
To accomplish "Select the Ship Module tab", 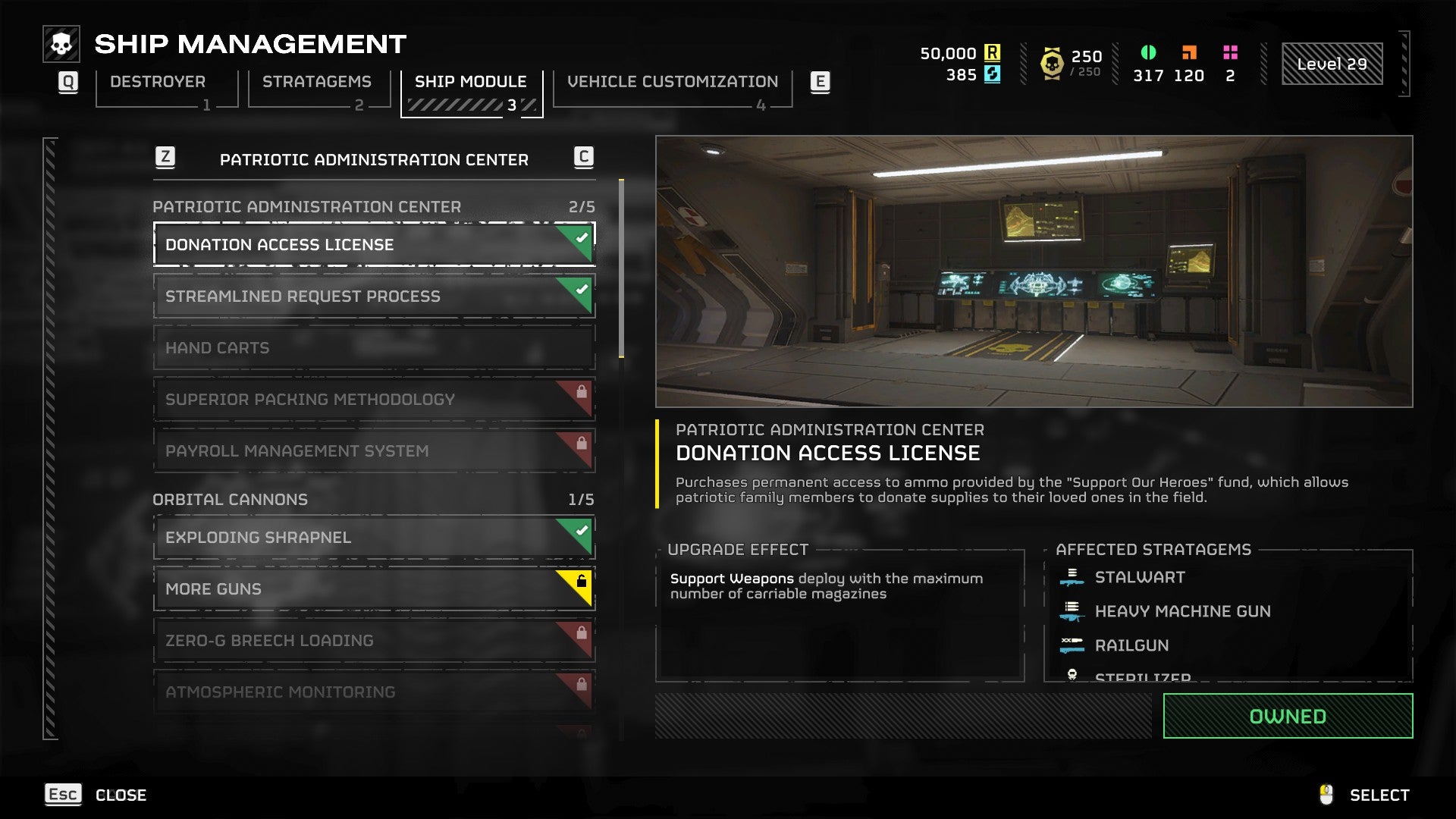I will (470, 82).
